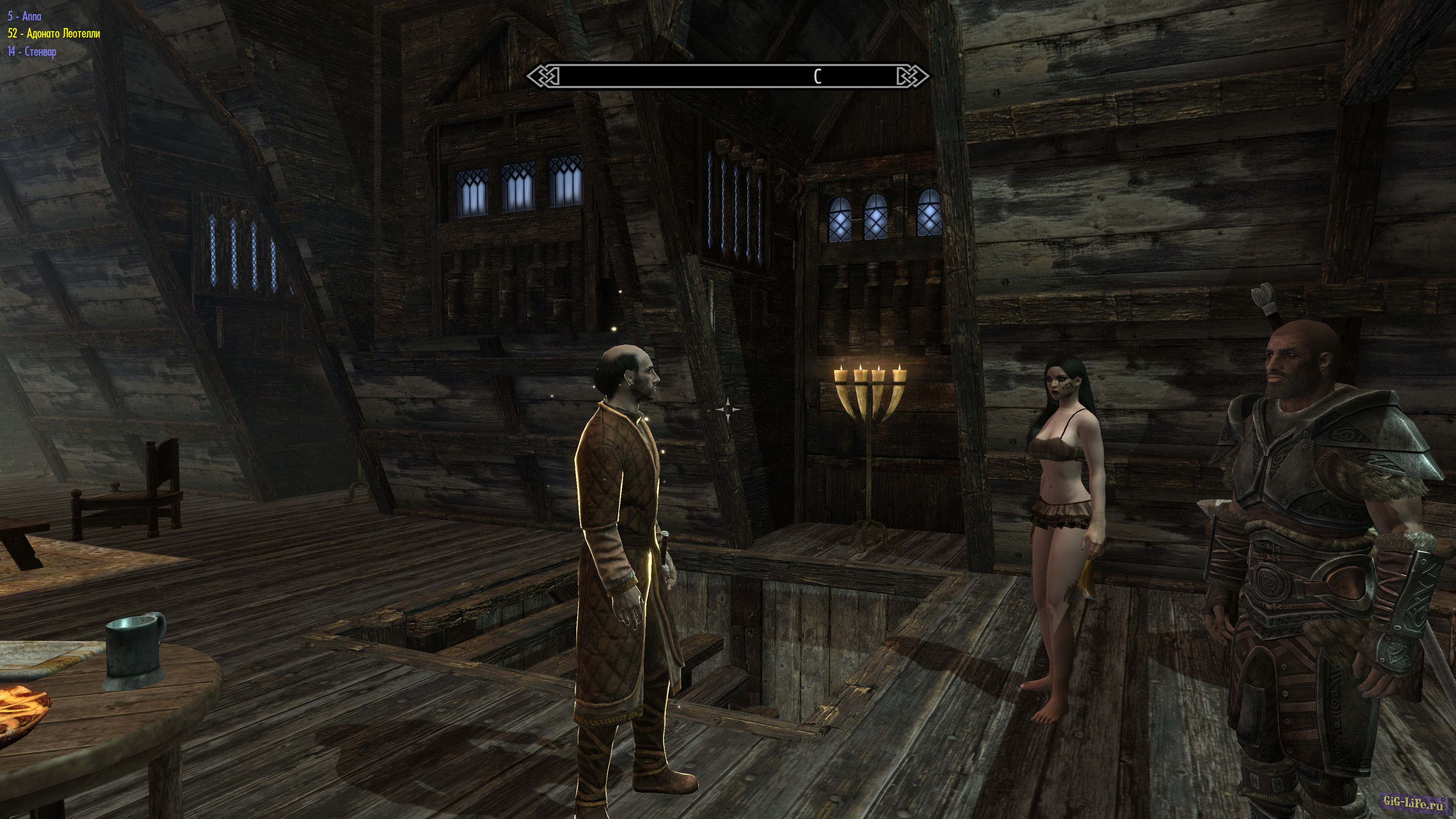Click the compass bar
This screenshot has height=819, width=1456.
[x=728, y=76]
